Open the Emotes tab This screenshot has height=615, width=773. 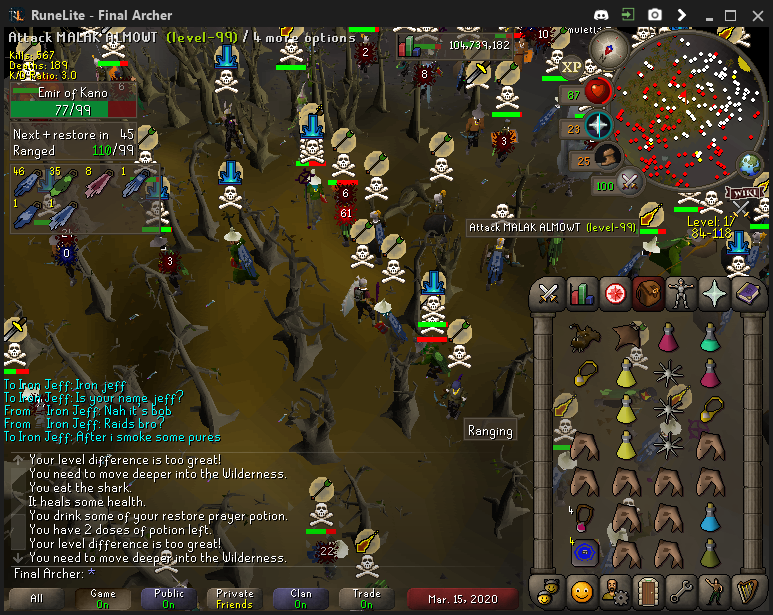[715, 587]
